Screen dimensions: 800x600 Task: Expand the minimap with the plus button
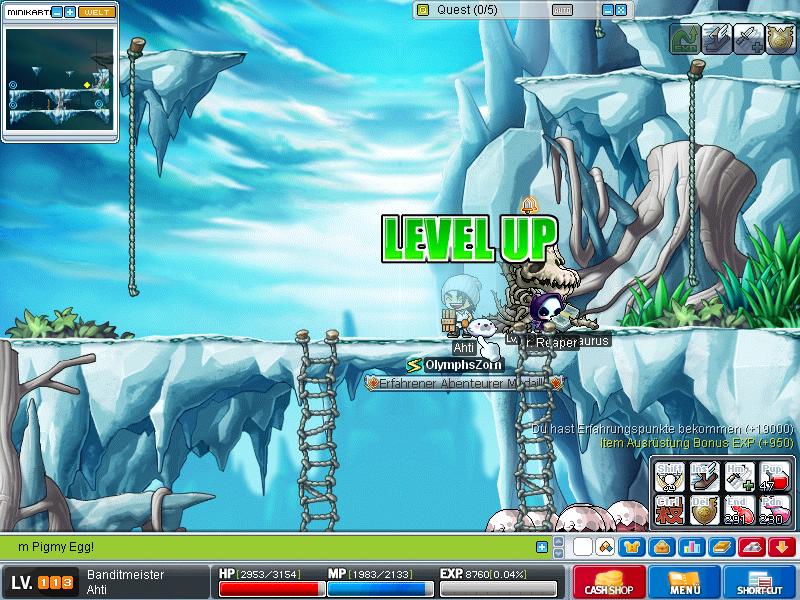(70, 12)
